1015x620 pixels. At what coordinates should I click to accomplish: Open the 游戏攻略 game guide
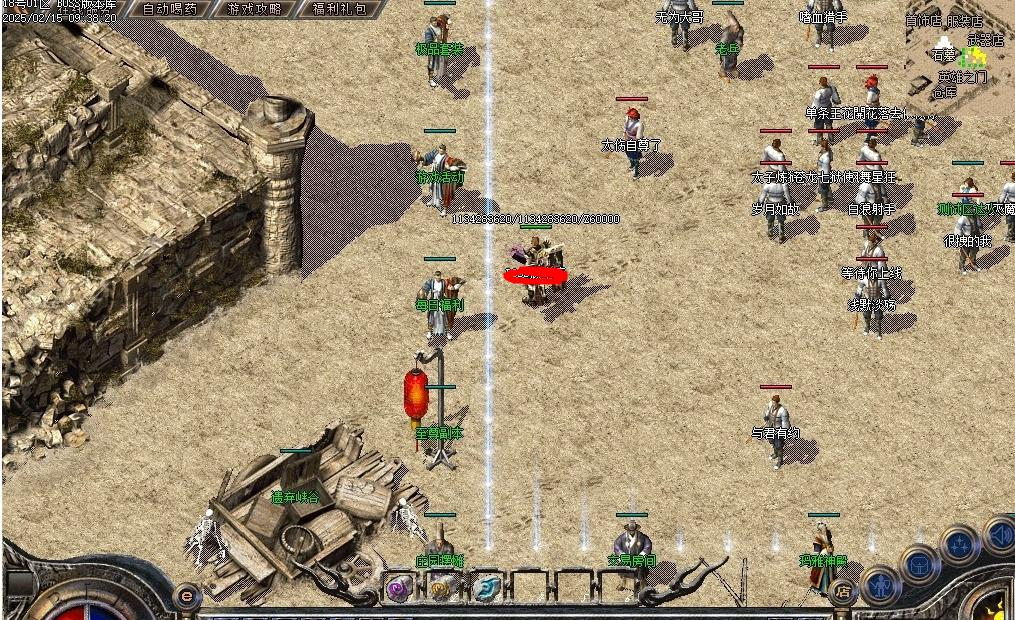coord(254,9)
